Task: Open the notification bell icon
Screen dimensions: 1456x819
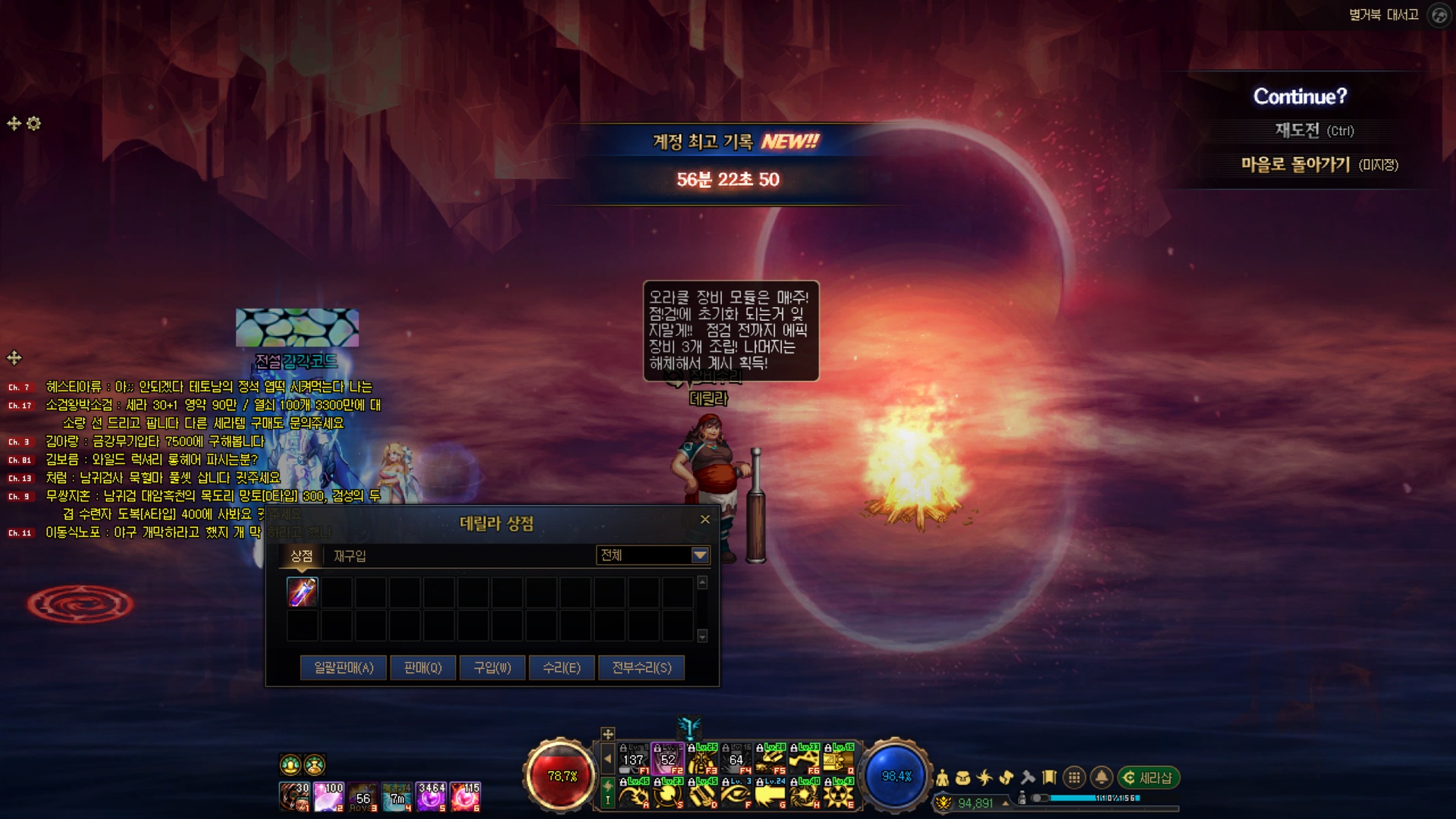Action: coord(1101,777)
